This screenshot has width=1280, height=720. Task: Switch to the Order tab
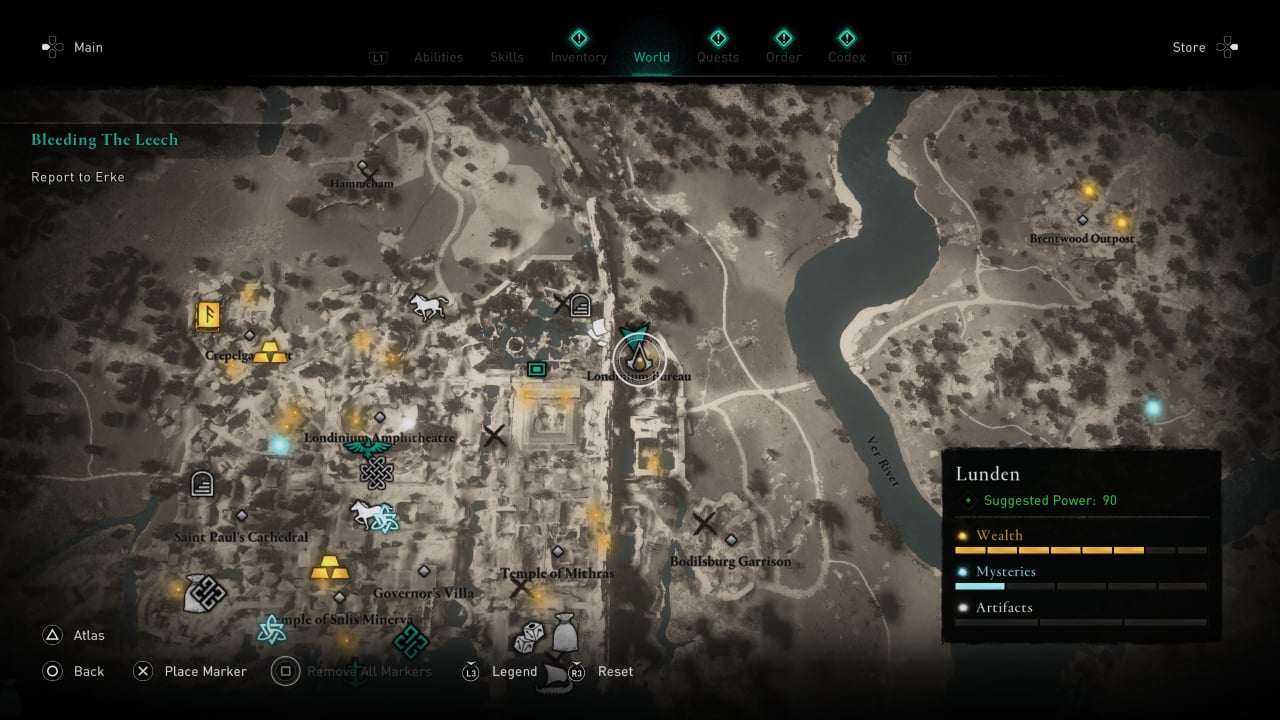point(783,57)
